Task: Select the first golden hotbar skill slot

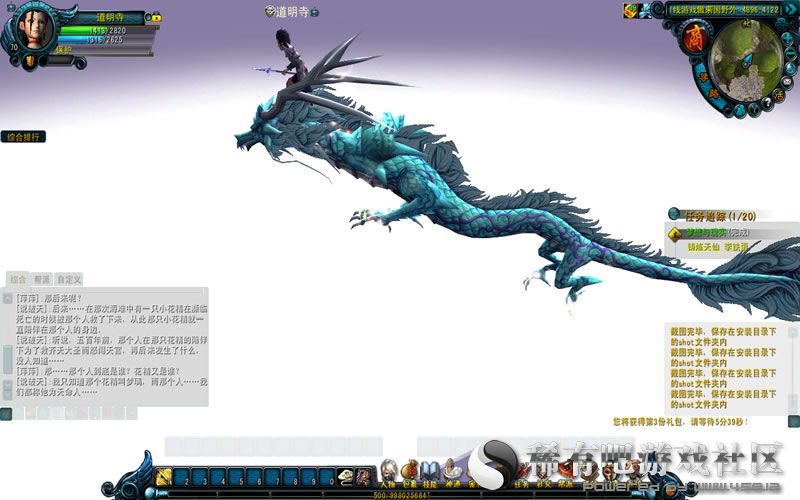Action: coord(165,477)
